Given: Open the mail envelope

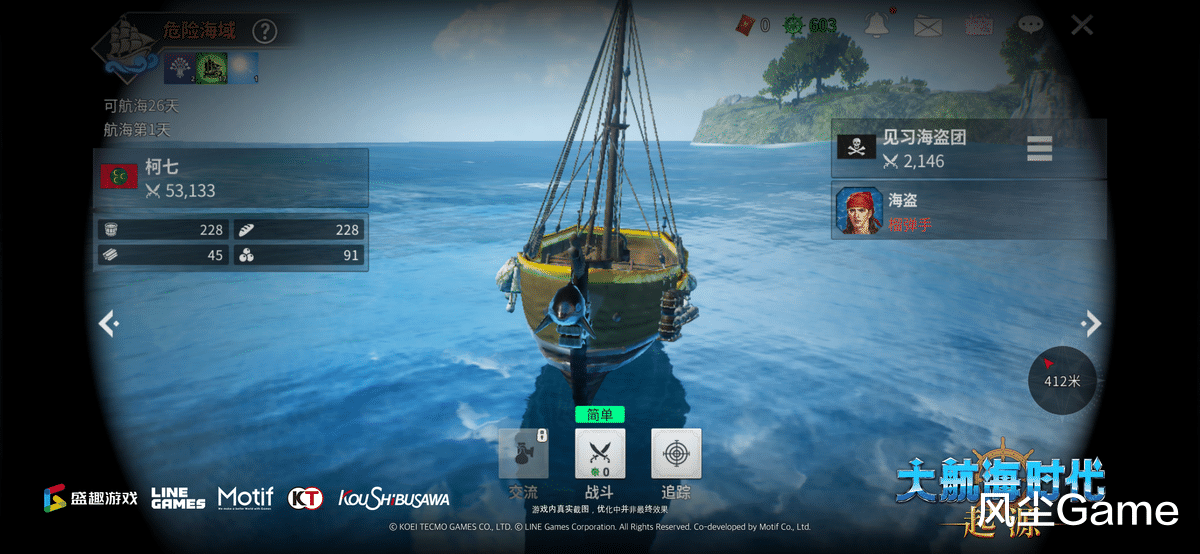Looking at the screenshot, I should 929,26.
